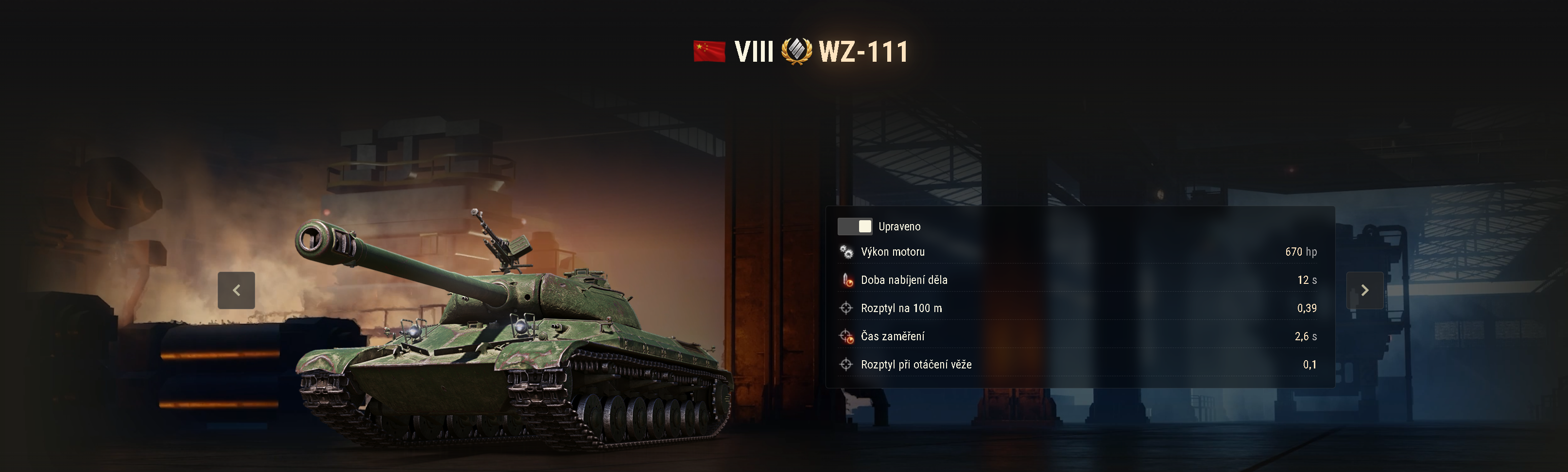Expand the next vehicle with the right arrow

pos(1365,291)
